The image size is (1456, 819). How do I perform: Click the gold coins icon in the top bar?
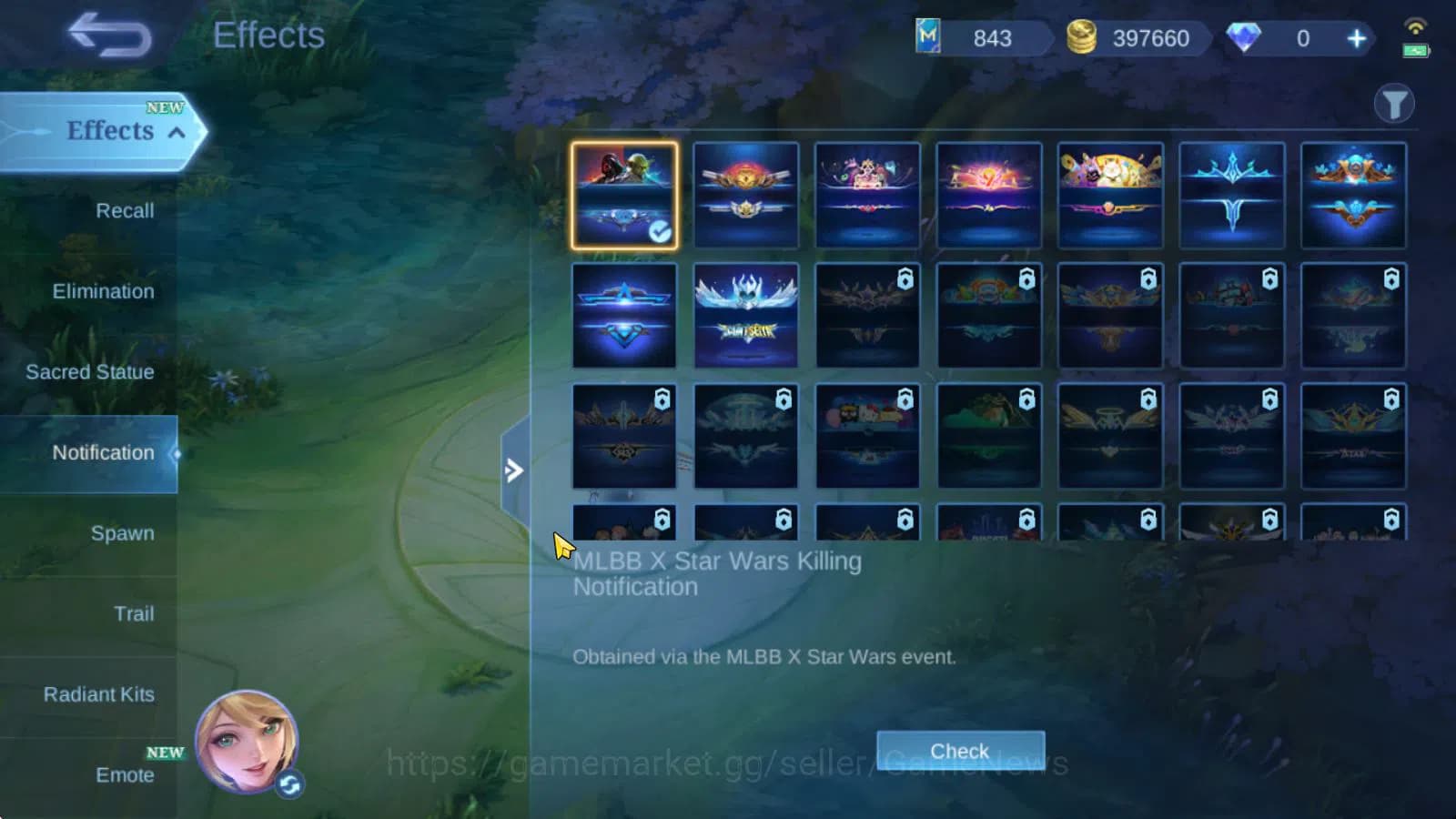pyautogui.click(x=1081, y=38)
